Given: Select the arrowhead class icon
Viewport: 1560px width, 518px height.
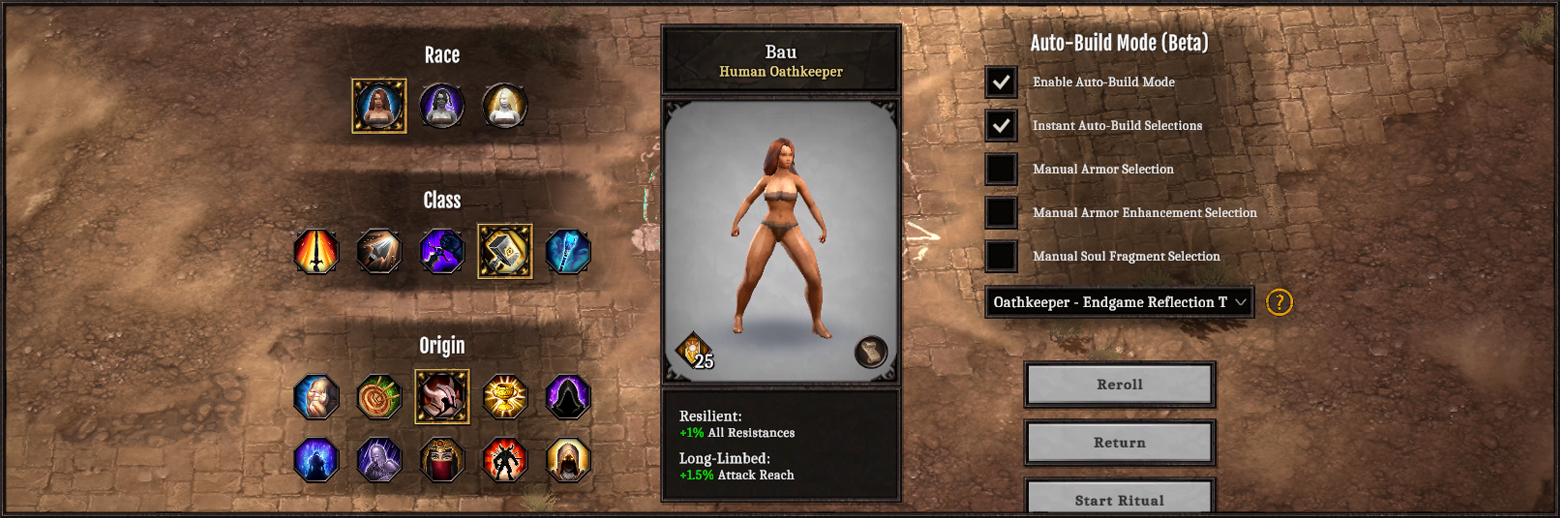Looking at the screenshot, I should pyautogui.click(x=379, y=251).
